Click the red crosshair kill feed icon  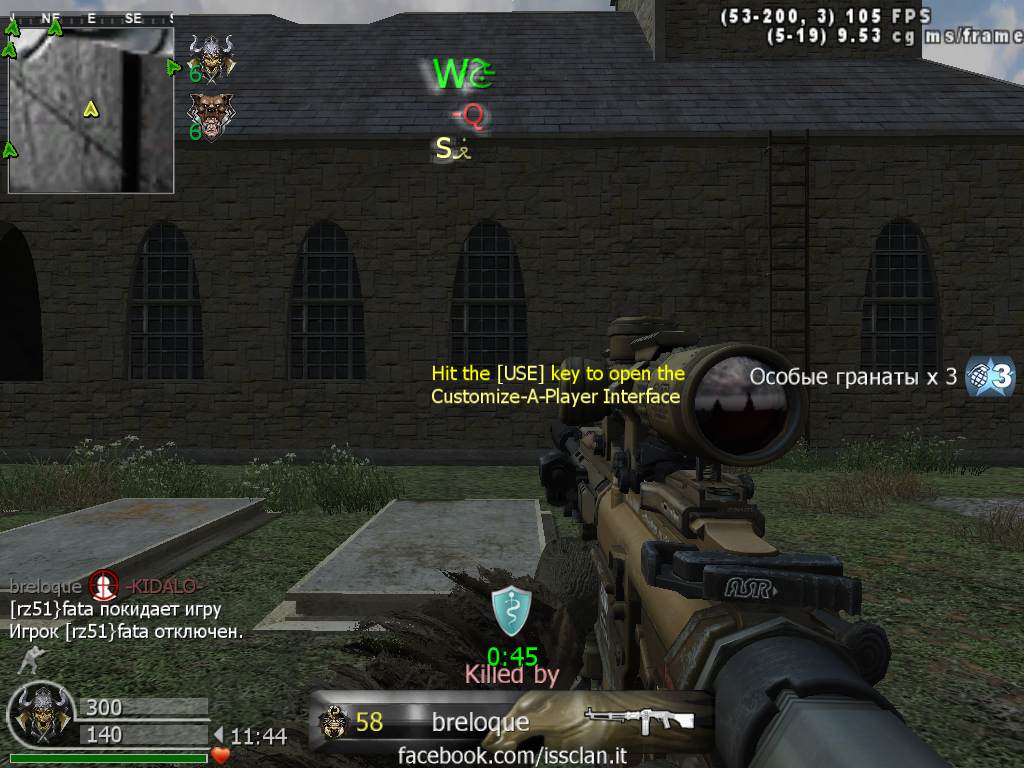(103, 584)
